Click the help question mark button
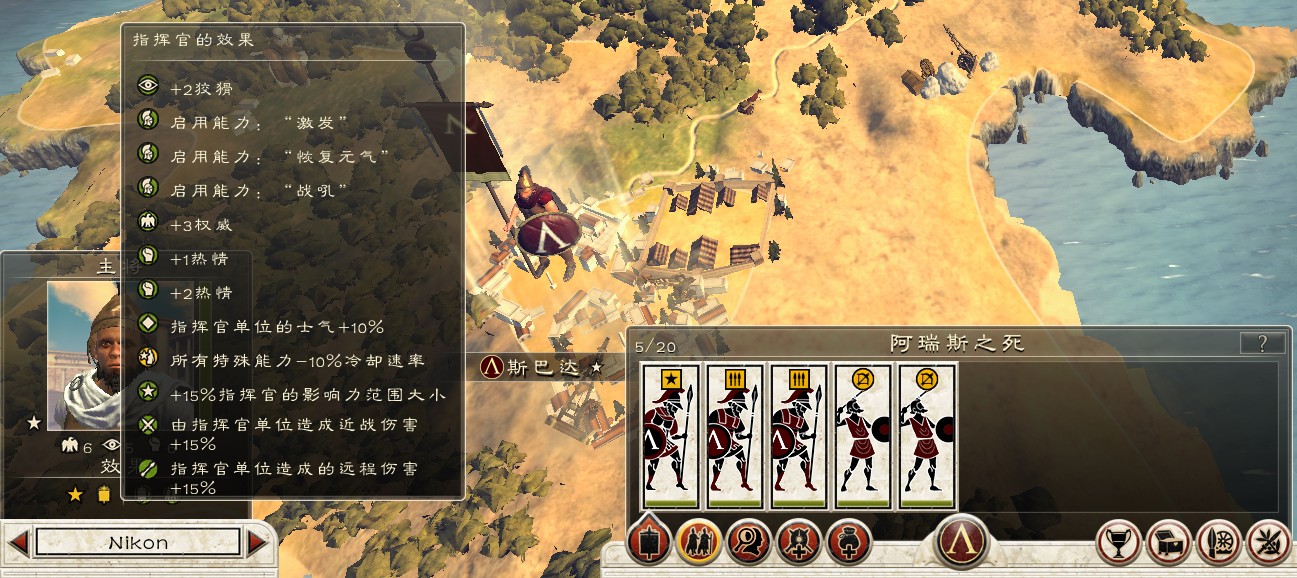 [1262, 344]
